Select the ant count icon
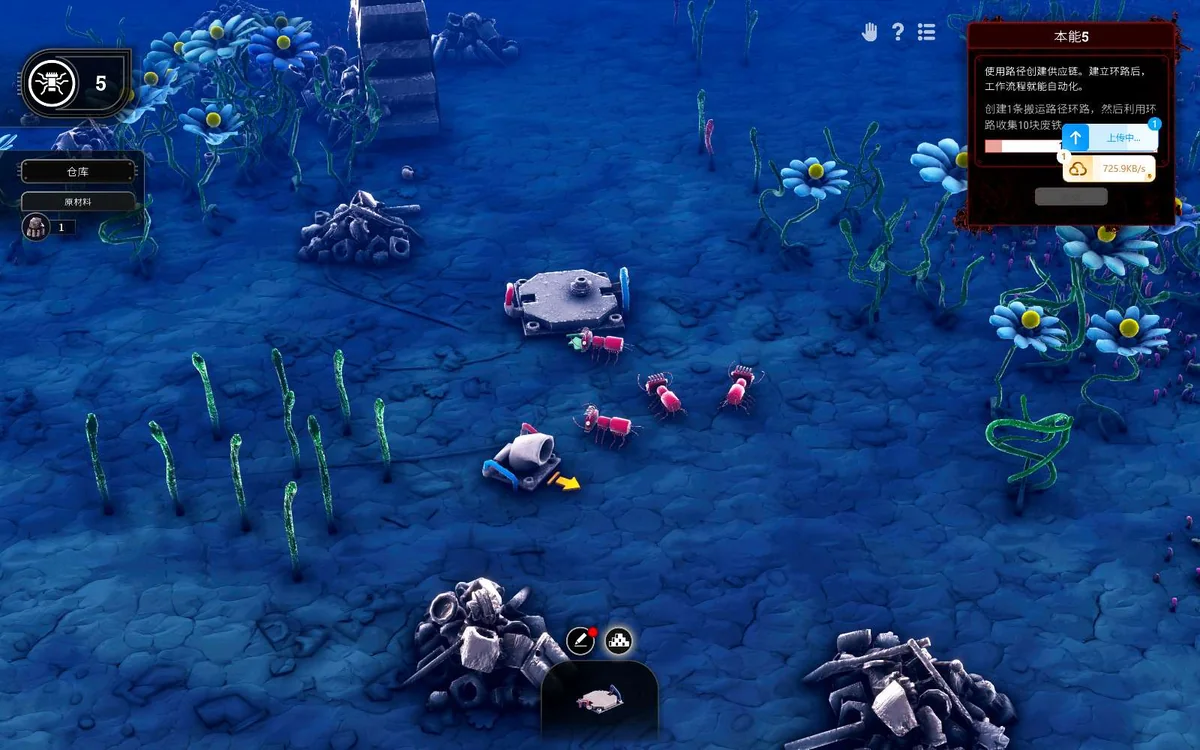The image size is (1200, 750). [x=48, y=84]
